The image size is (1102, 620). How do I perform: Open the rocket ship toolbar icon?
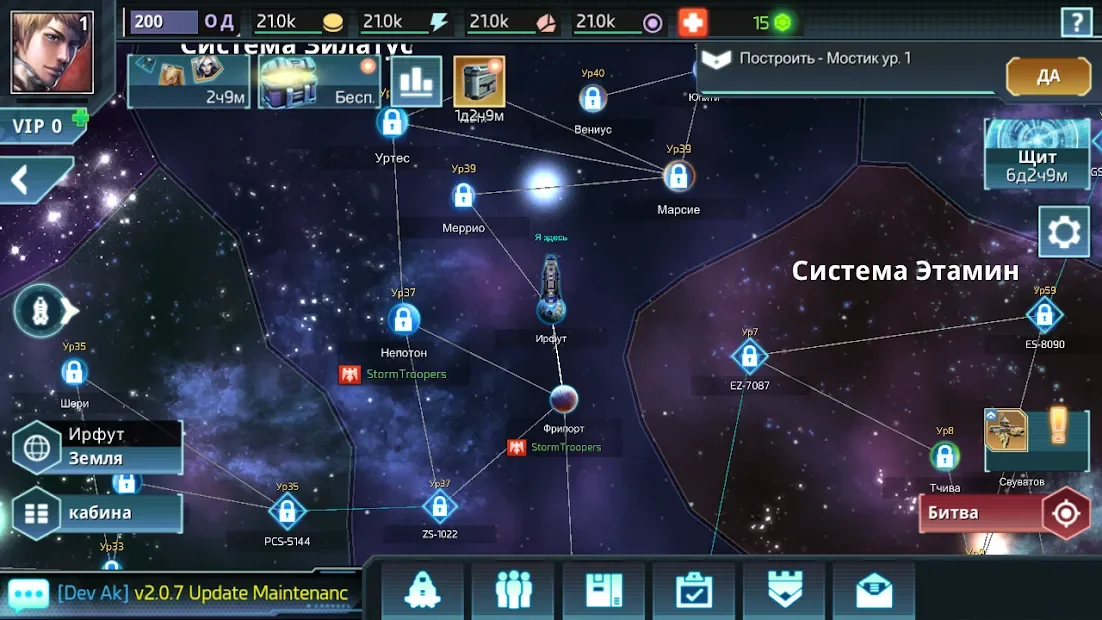422,591
